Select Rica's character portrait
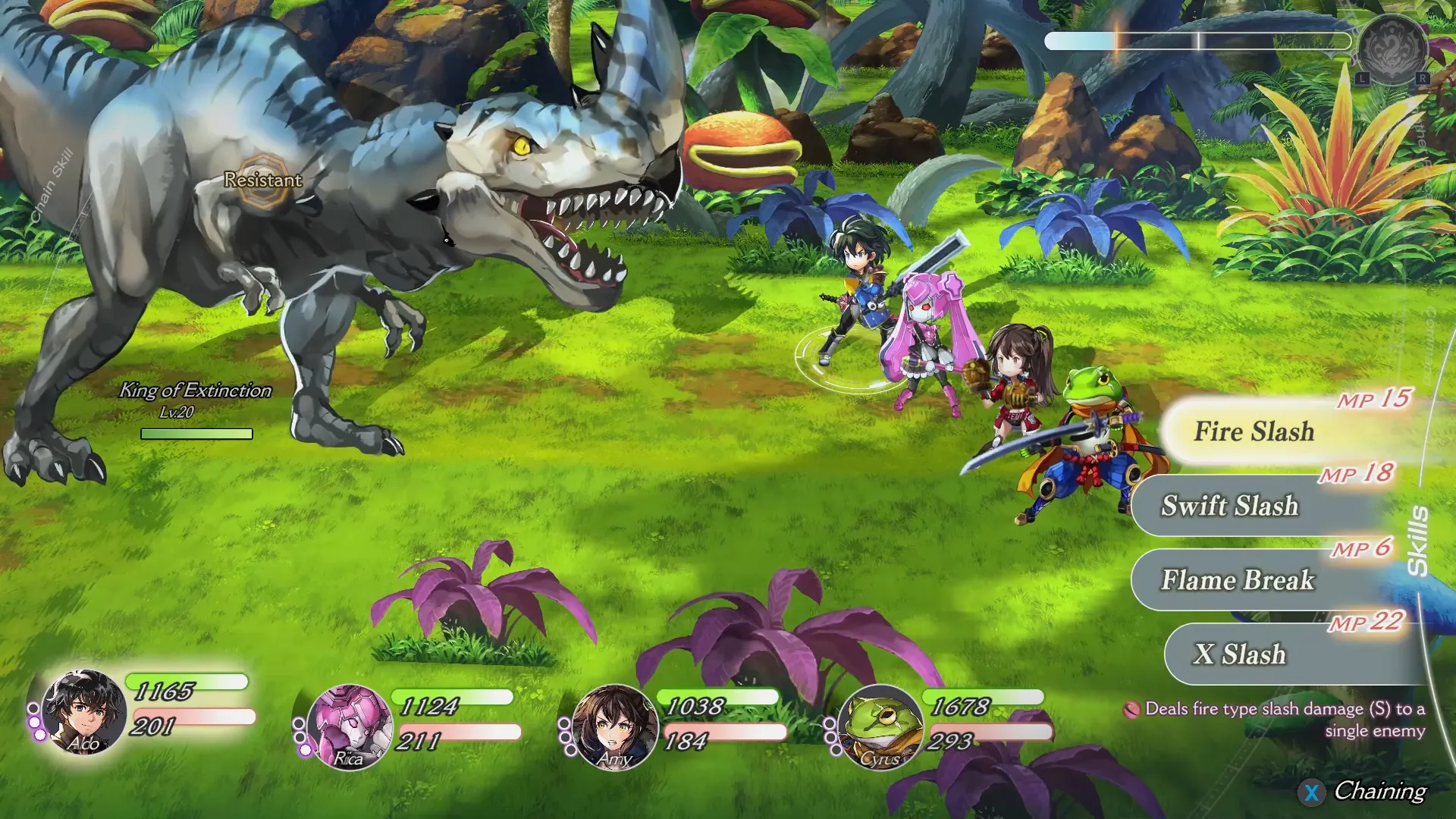Viewport: 1456px width, 819px height. click(x=349, y=726)
